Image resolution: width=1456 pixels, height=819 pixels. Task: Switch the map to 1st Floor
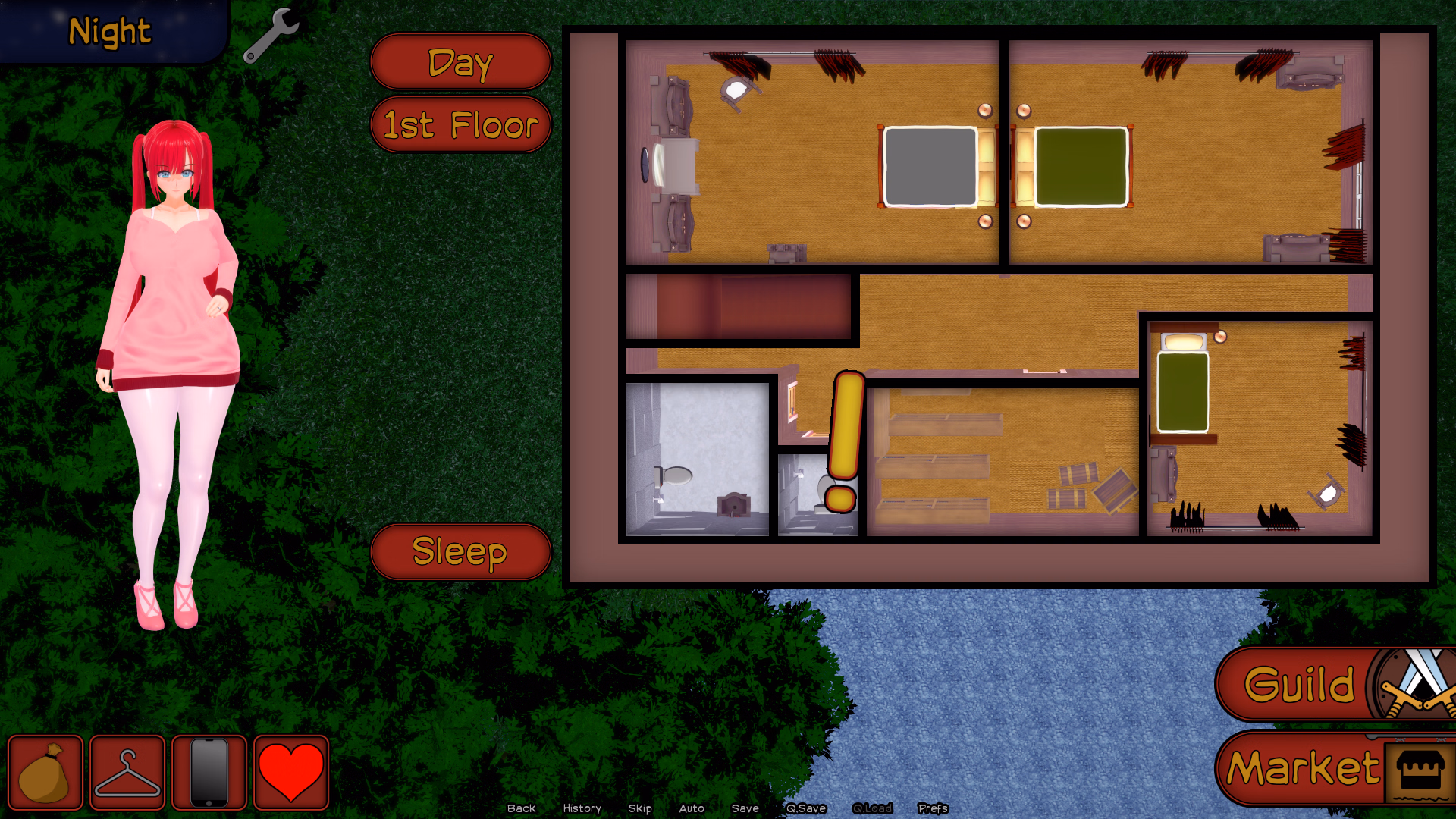[x=460, y=125]
